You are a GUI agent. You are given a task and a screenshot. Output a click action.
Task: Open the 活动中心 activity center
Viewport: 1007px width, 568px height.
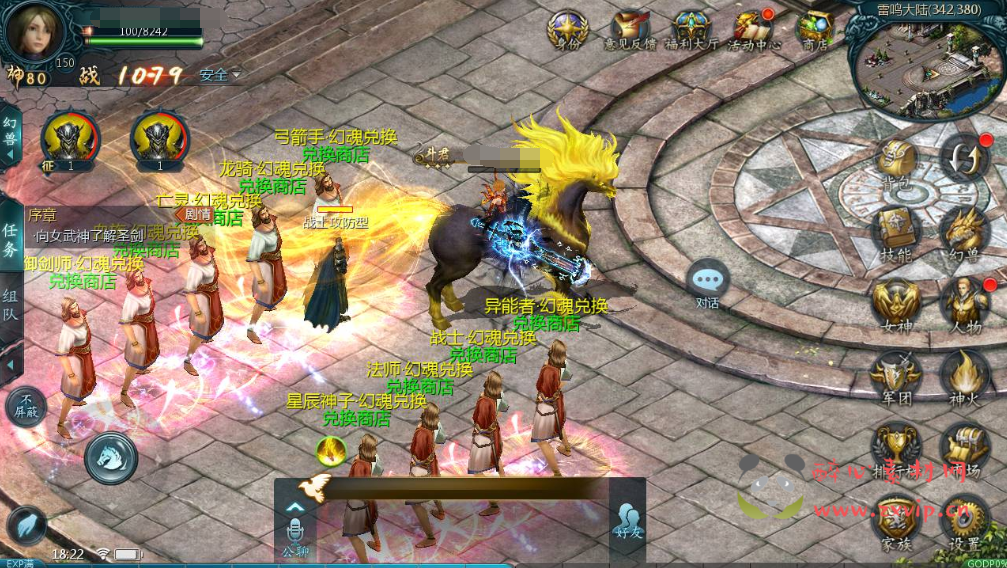753,28
